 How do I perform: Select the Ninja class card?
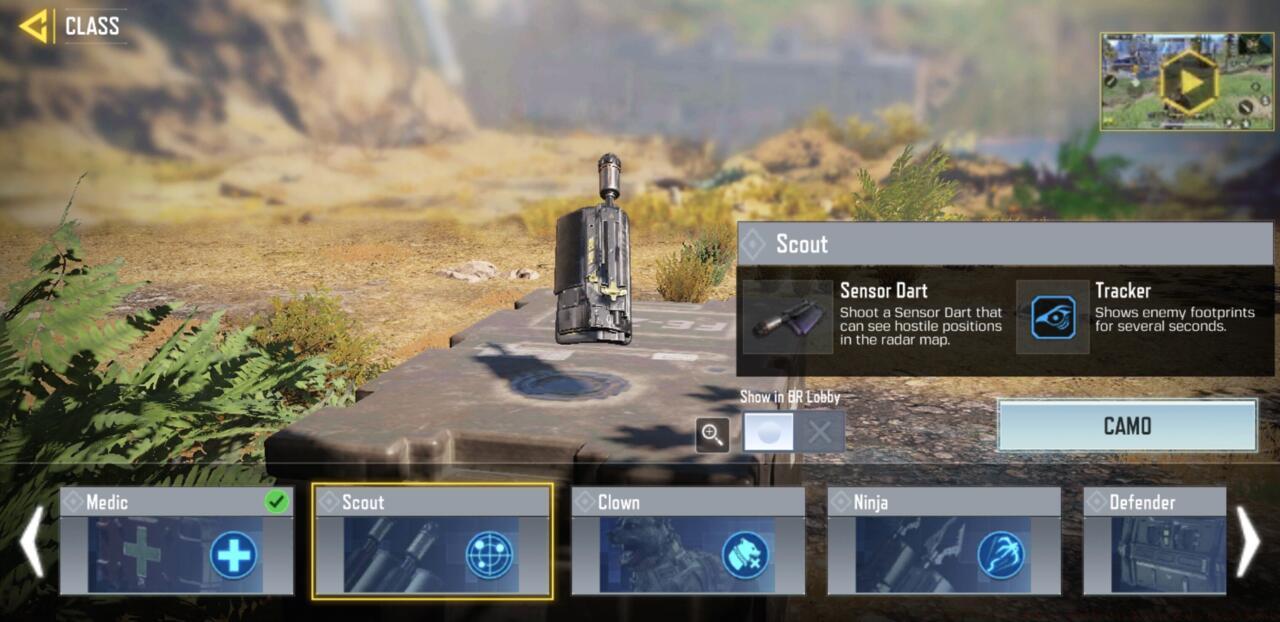tap(944, 541)
